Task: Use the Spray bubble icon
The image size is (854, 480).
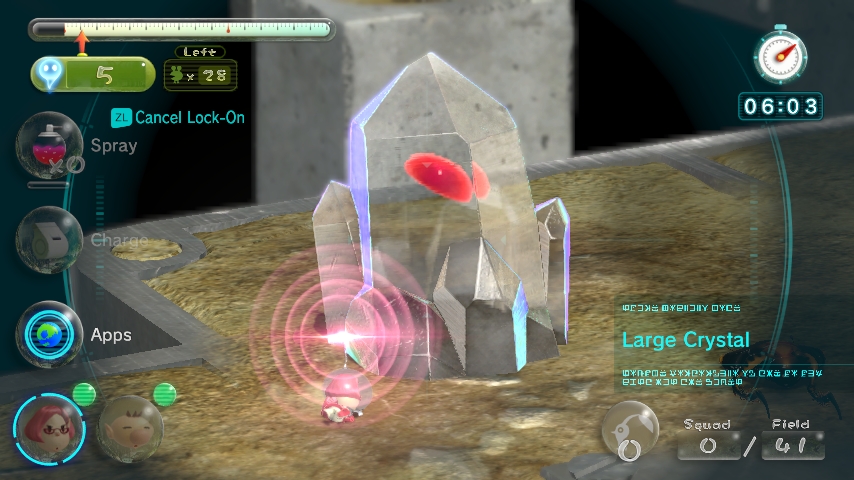Action: (47, 146)
